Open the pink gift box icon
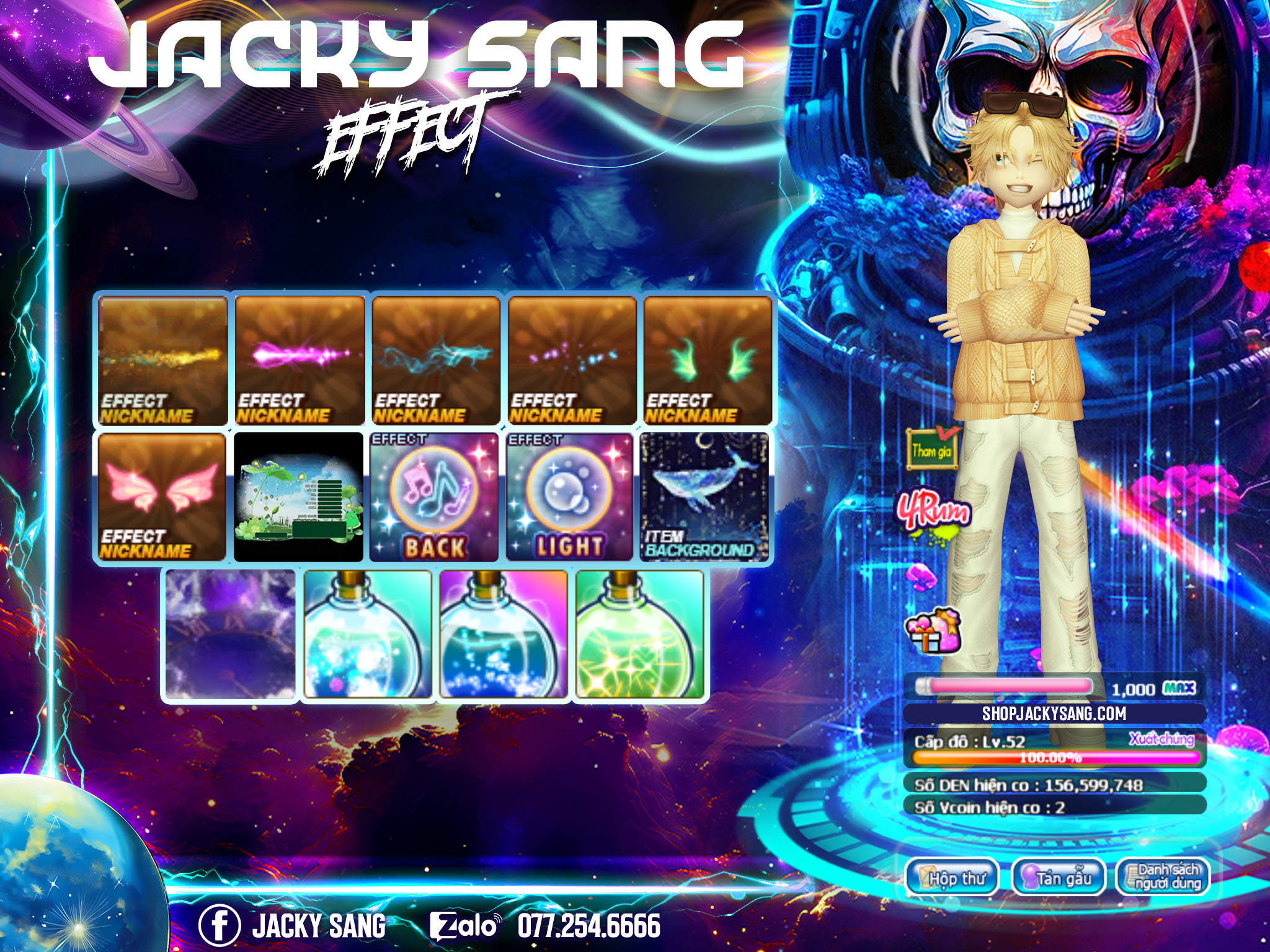Screen dimensions: 1270x952 point(933,630)
